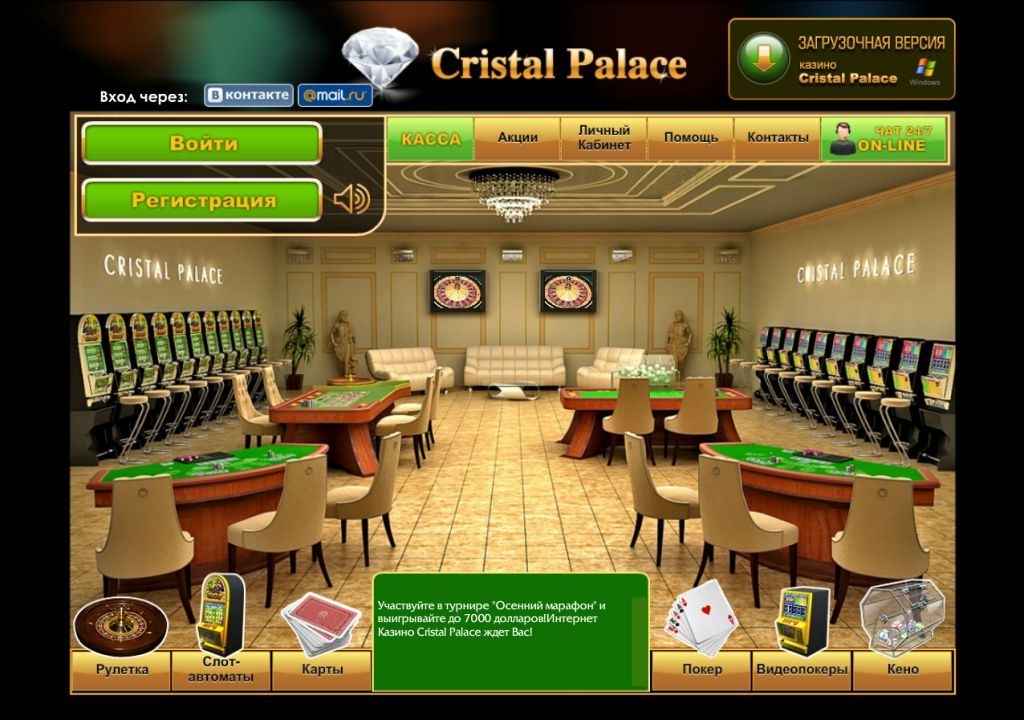The height and width of the screenshot is (720, 1024).
Task: Toggle the speaker sound icon
Action: tap(351, 199)
